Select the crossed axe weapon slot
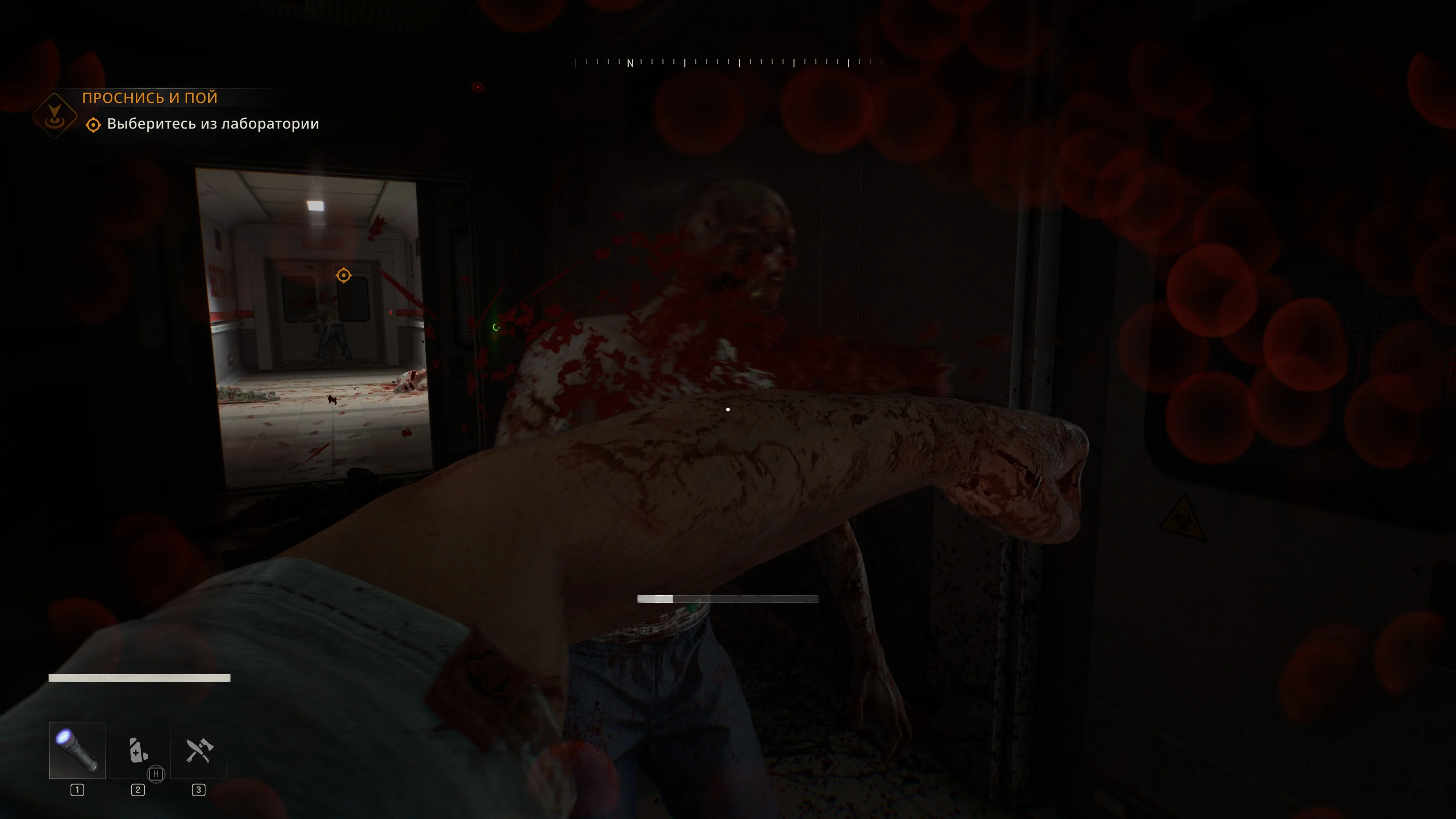The height and width of the screenshot is (819, 1456). point(198,751)
